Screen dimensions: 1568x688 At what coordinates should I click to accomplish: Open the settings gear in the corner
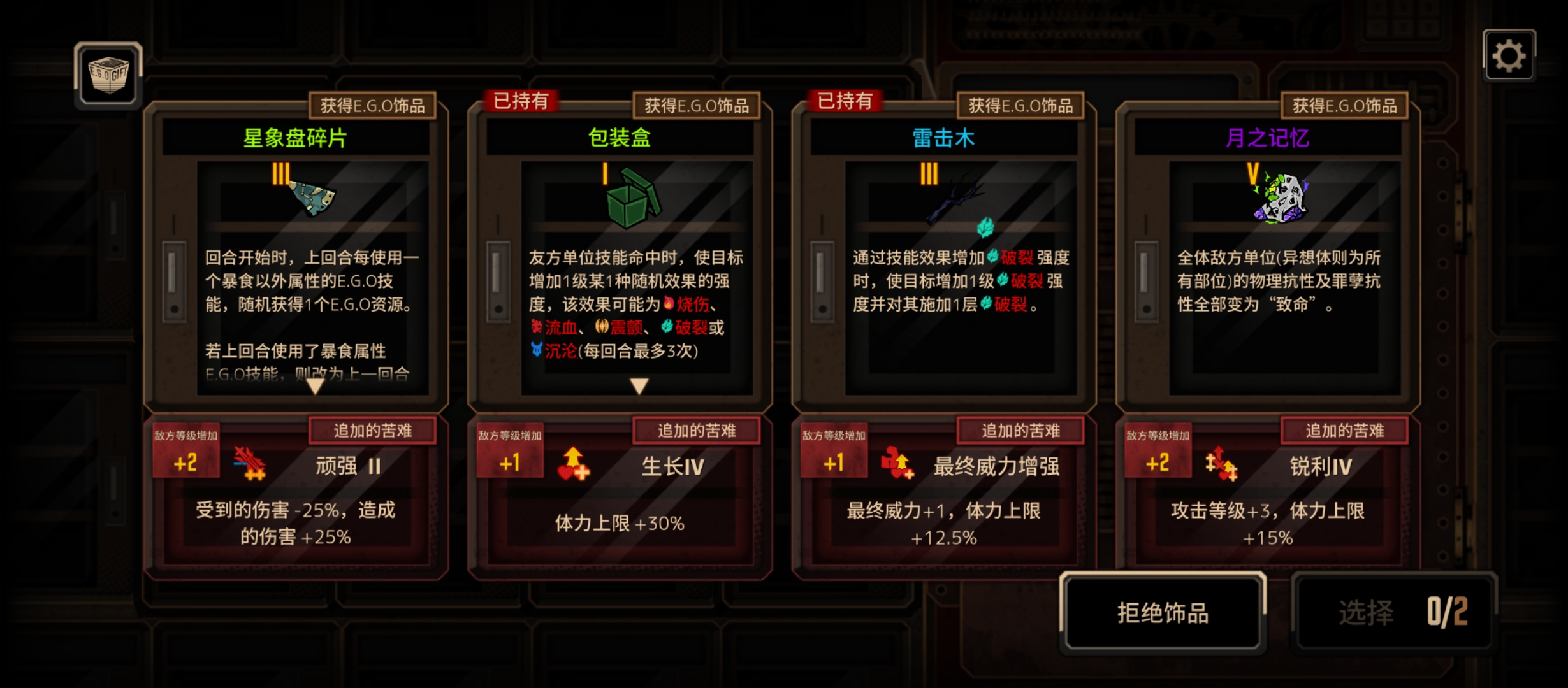coord(1510,56)
